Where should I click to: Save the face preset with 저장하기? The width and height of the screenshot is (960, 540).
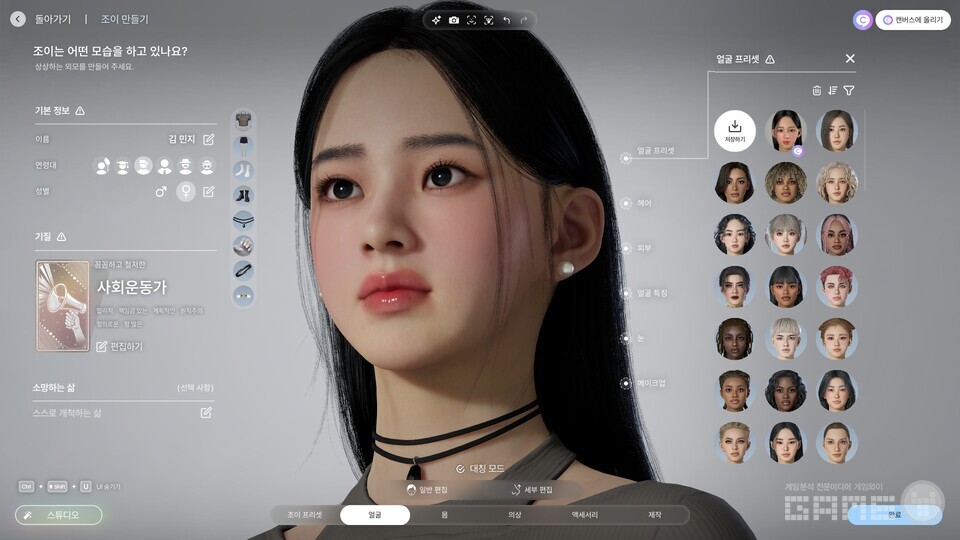point(735,131)
